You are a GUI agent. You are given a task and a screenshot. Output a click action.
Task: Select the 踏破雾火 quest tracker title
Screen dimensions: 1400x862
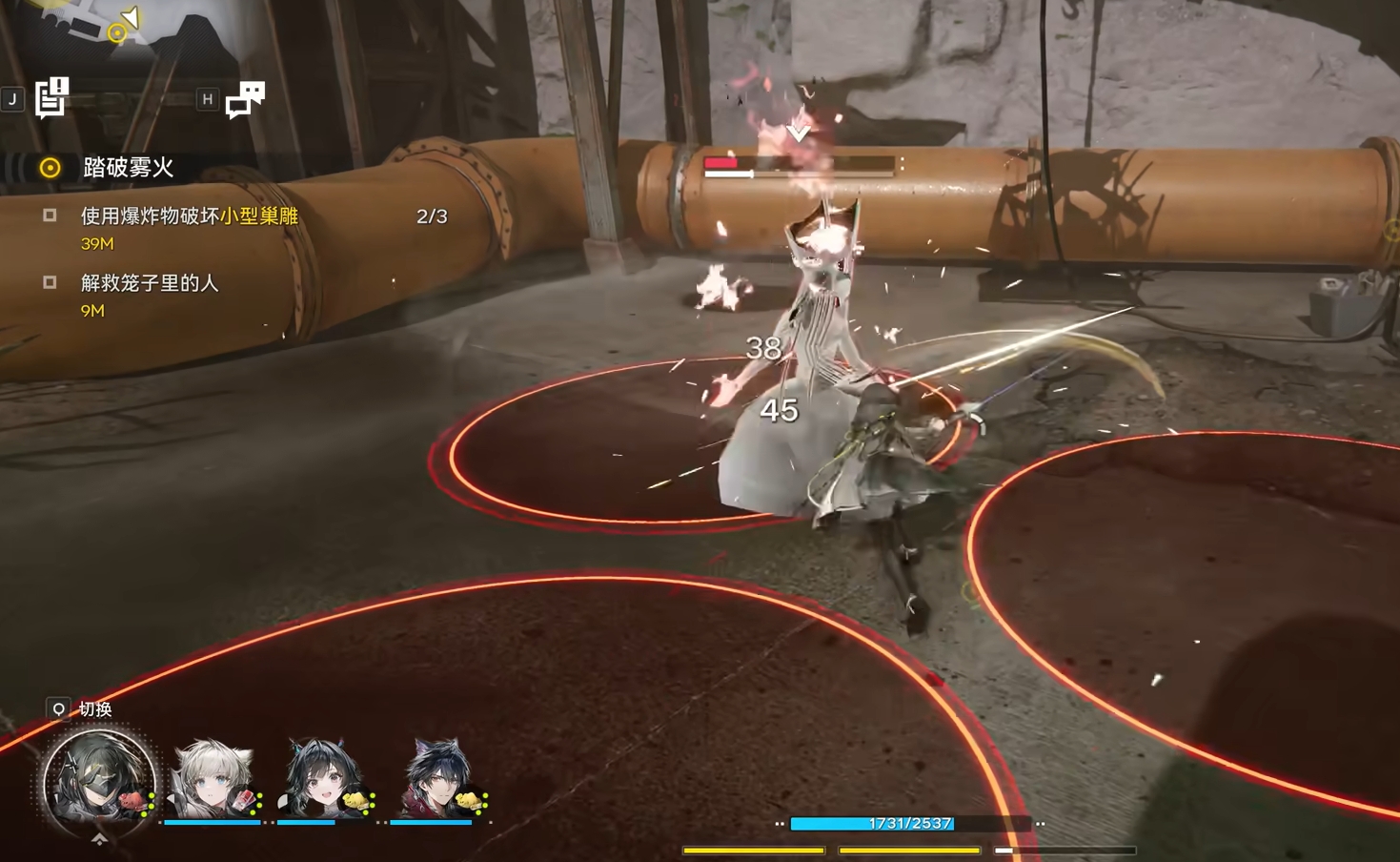tap(128, 168)
